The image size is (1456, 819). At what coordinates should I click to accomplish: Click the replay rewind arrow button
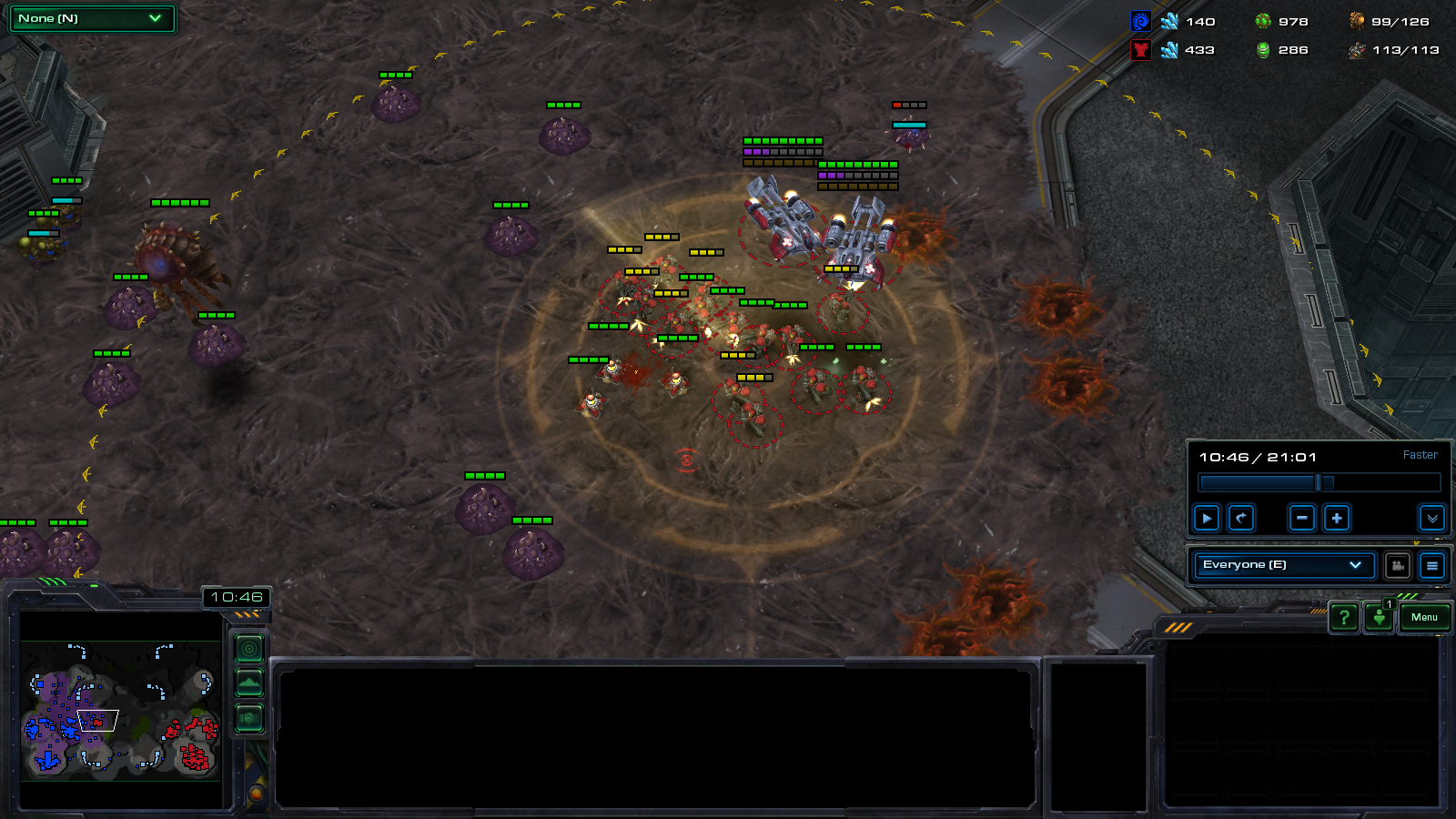click(1241, 519)
